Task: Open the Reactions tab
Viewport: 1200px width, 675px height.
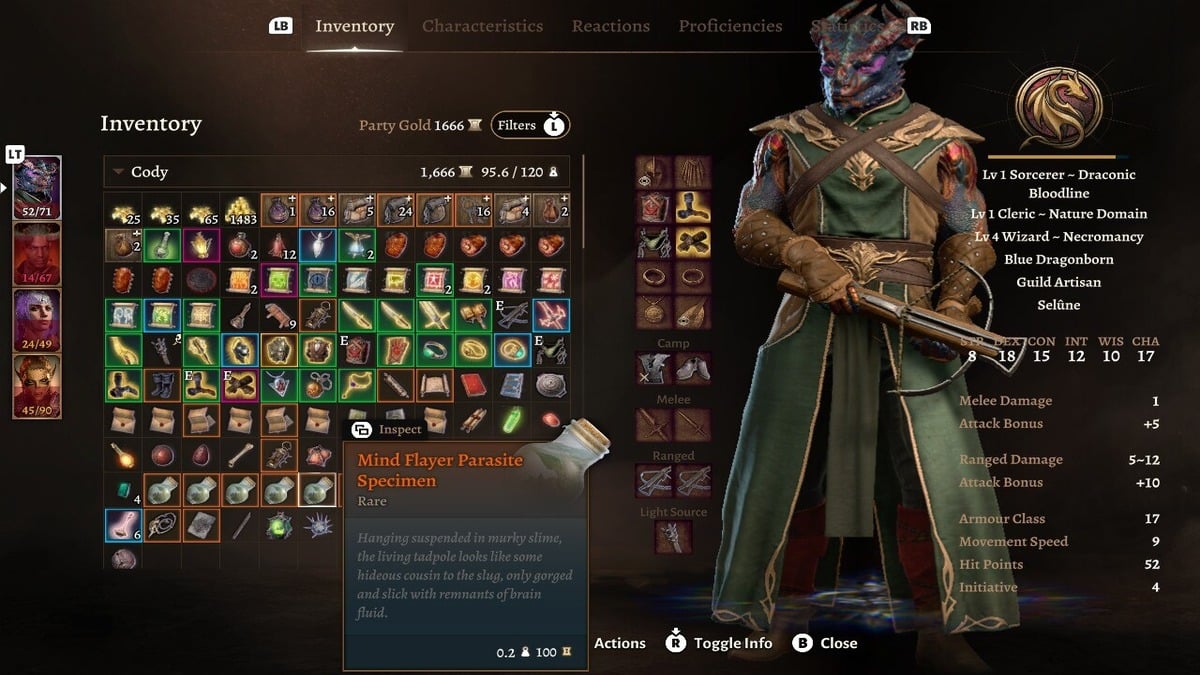Action: [x=610, y=26]
